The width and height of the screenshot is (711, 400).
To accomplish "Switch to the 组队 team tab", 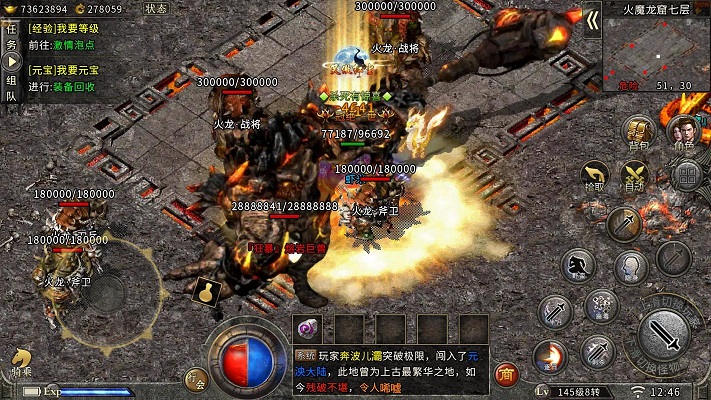I will coord(12,89).
